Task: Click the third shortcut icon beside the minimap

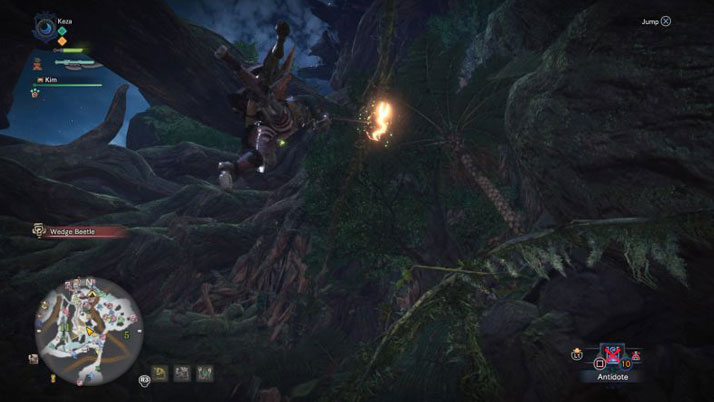Action: point(204,373)
